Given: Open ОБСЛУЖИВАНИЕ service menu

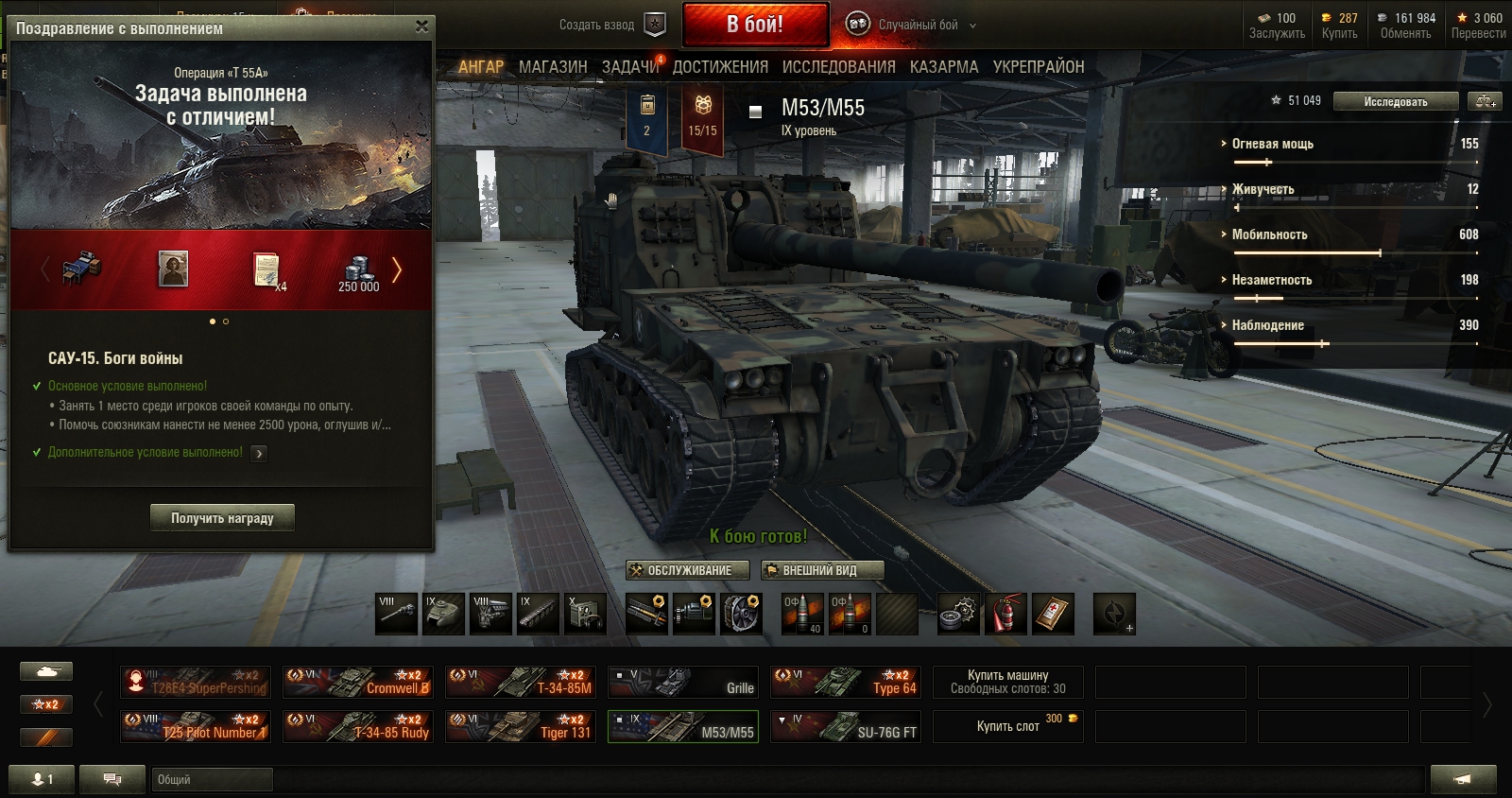Looking at the screenshot, I should [x=688, y=570].
